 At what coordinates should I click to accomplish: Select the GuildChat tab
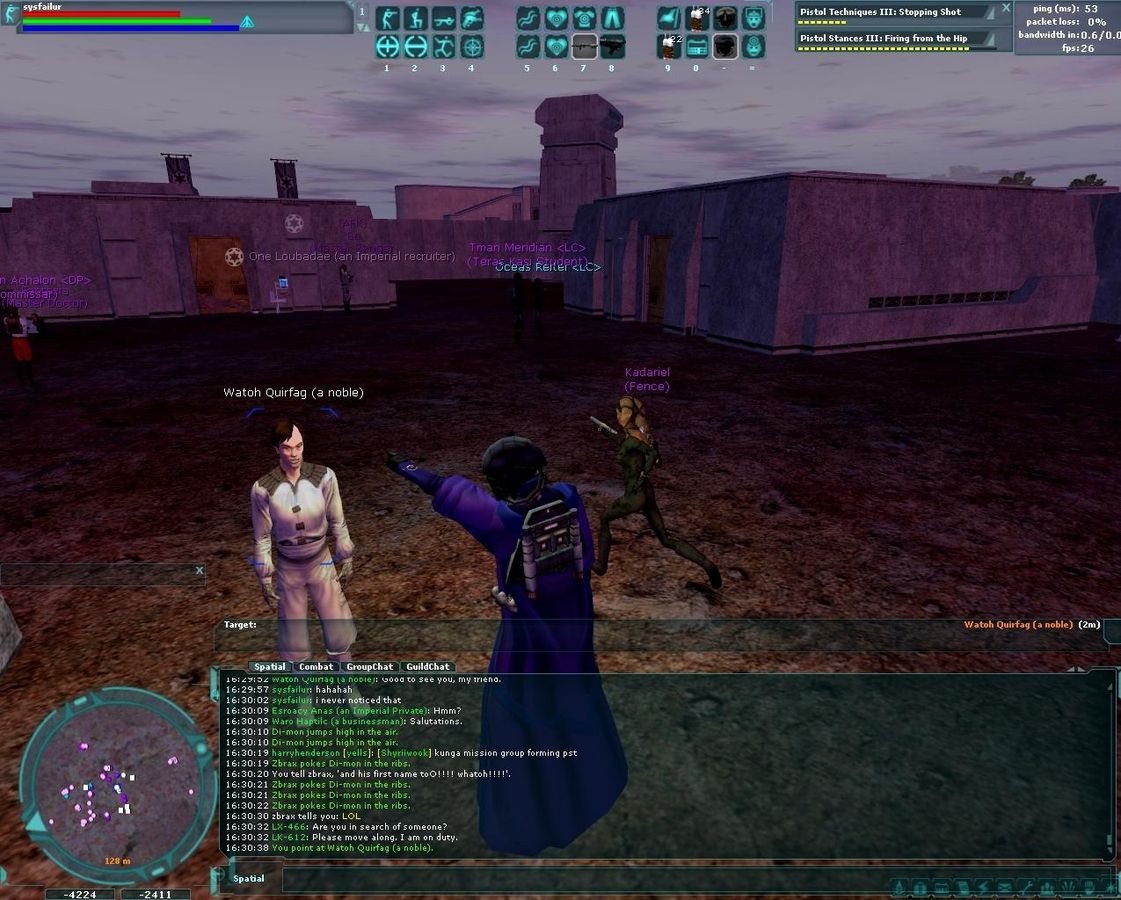[428, 666]
